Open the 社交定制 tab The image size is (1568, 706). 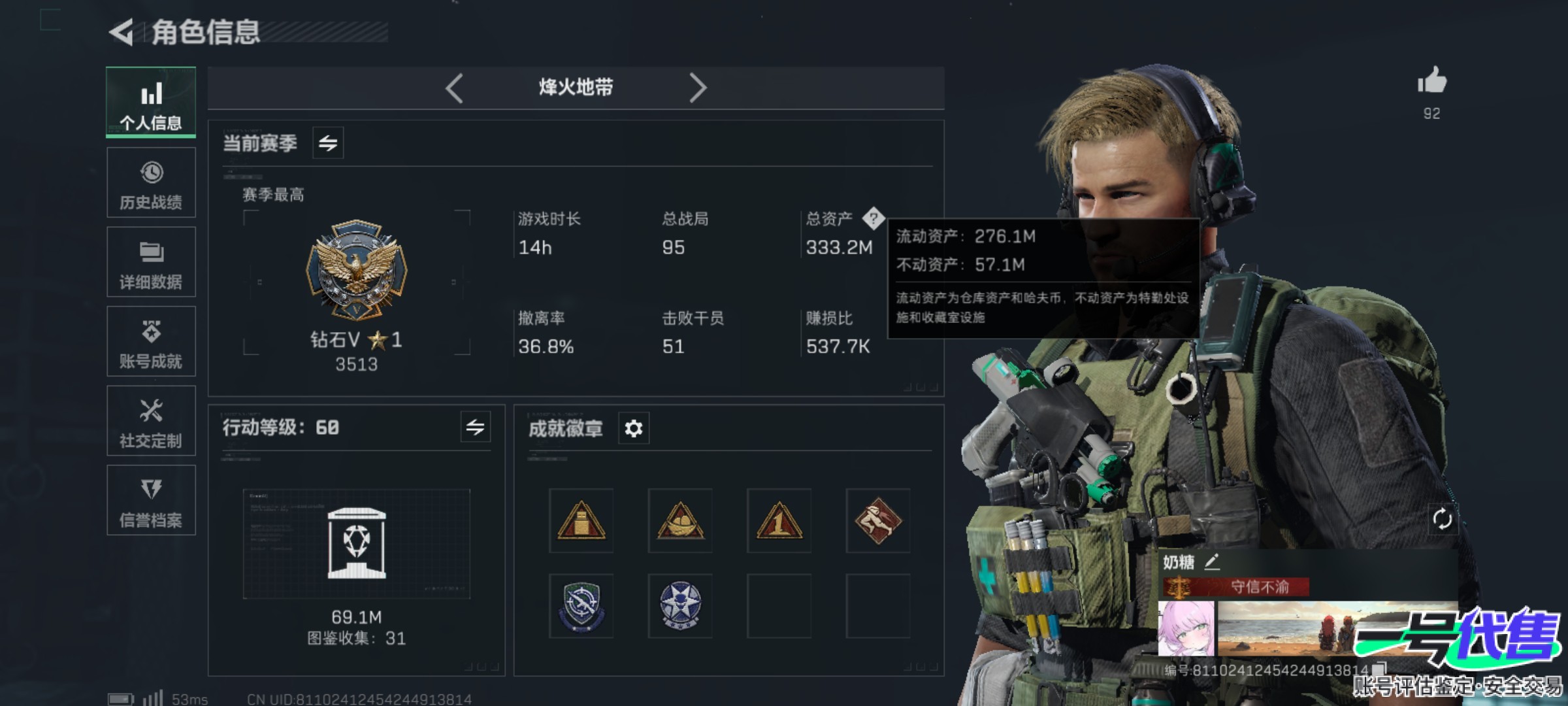151,421
